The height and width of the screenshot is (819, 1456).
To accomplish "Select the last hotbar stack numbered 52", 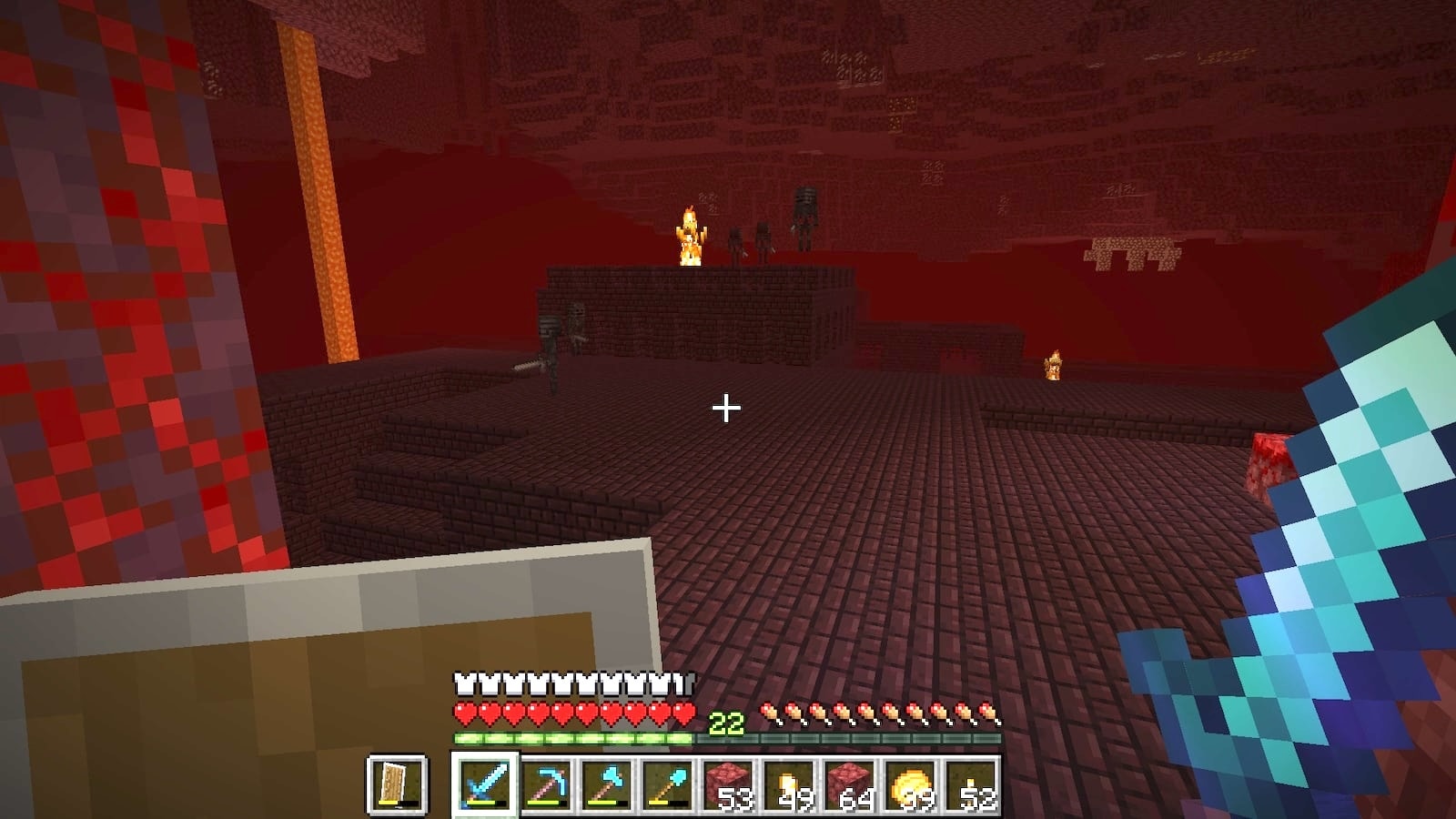I will (972, 784).
